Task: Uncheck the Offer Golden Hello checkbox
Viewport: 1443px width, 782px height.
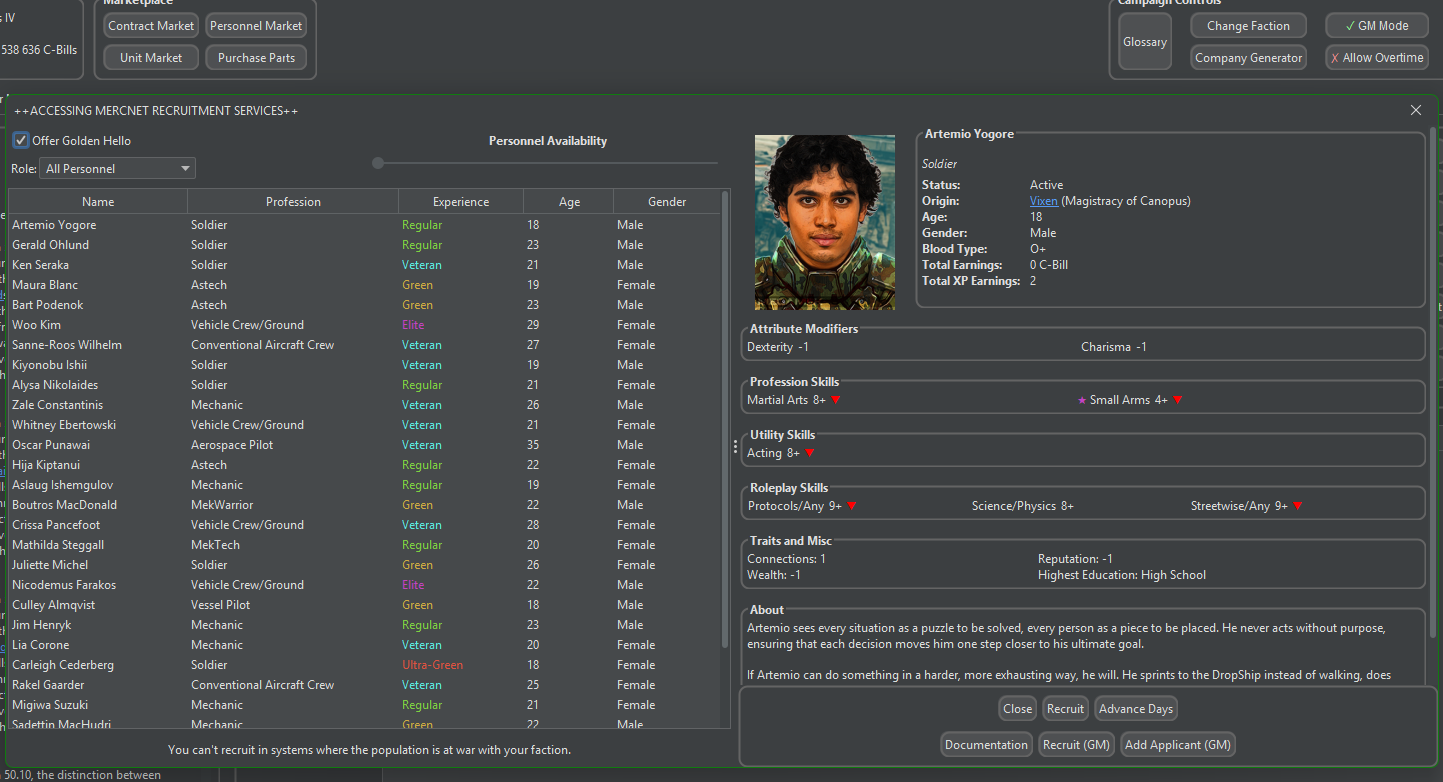Action: [x=20, y=139]
